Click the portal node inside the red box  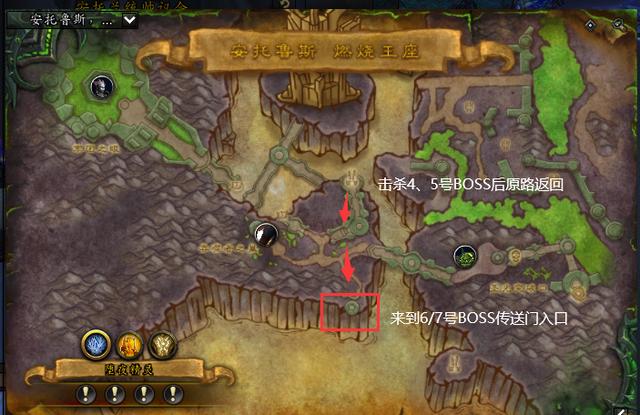[x=352, y=308]
